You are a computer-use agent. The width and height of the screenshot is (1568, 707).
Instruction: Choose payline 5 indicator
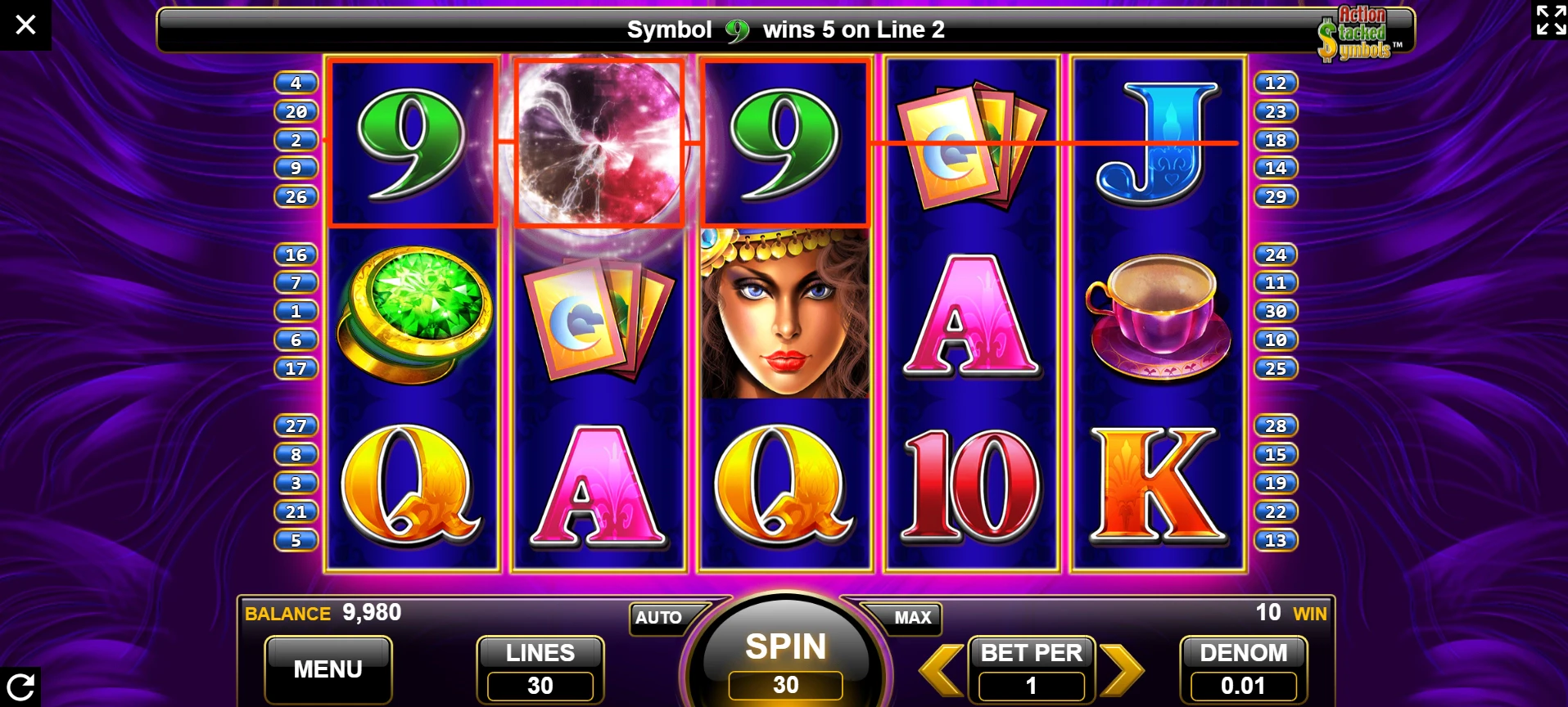pyautogui.click(x=296, y=540)
